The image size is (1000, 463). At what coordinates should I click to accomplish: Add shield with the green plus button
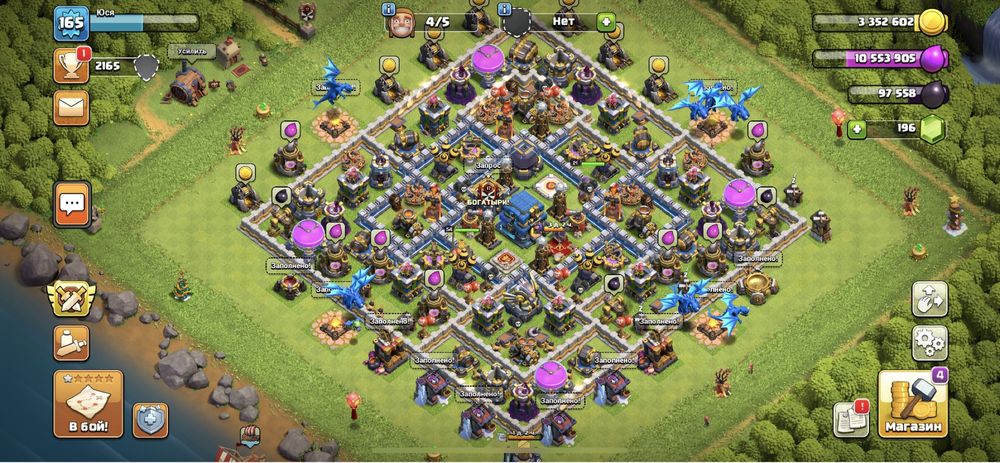605,21
